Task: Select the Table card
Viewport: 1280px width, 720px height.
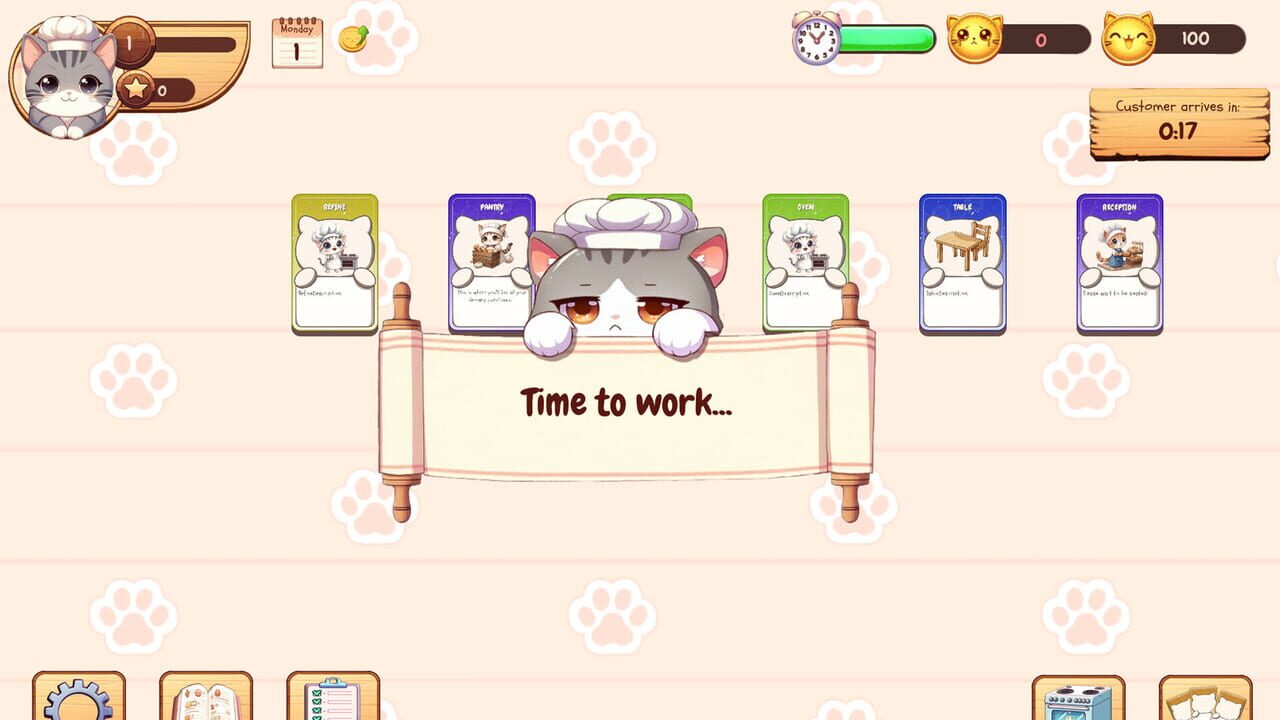Action: (962, 262)
